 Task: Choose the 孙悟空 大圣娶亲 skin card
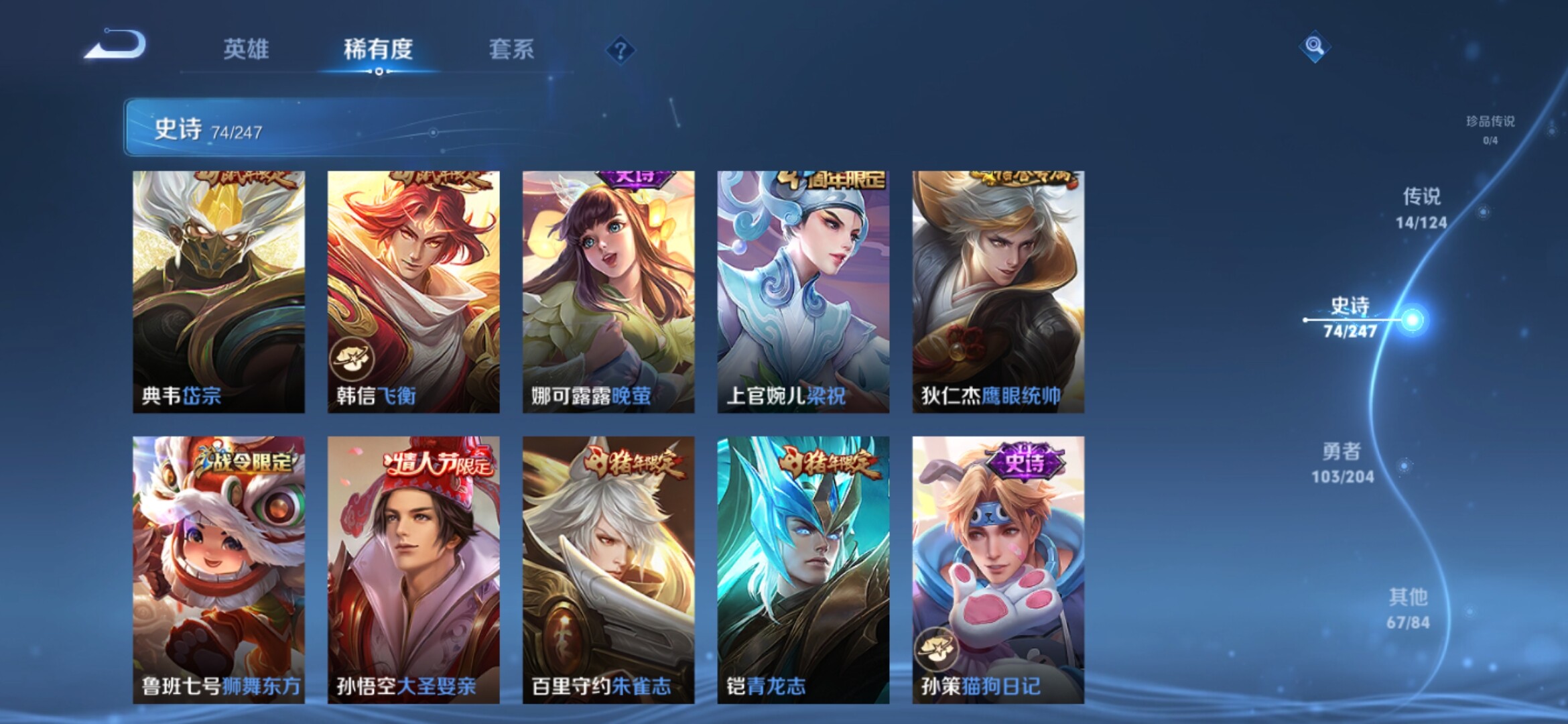click(413, 570)
